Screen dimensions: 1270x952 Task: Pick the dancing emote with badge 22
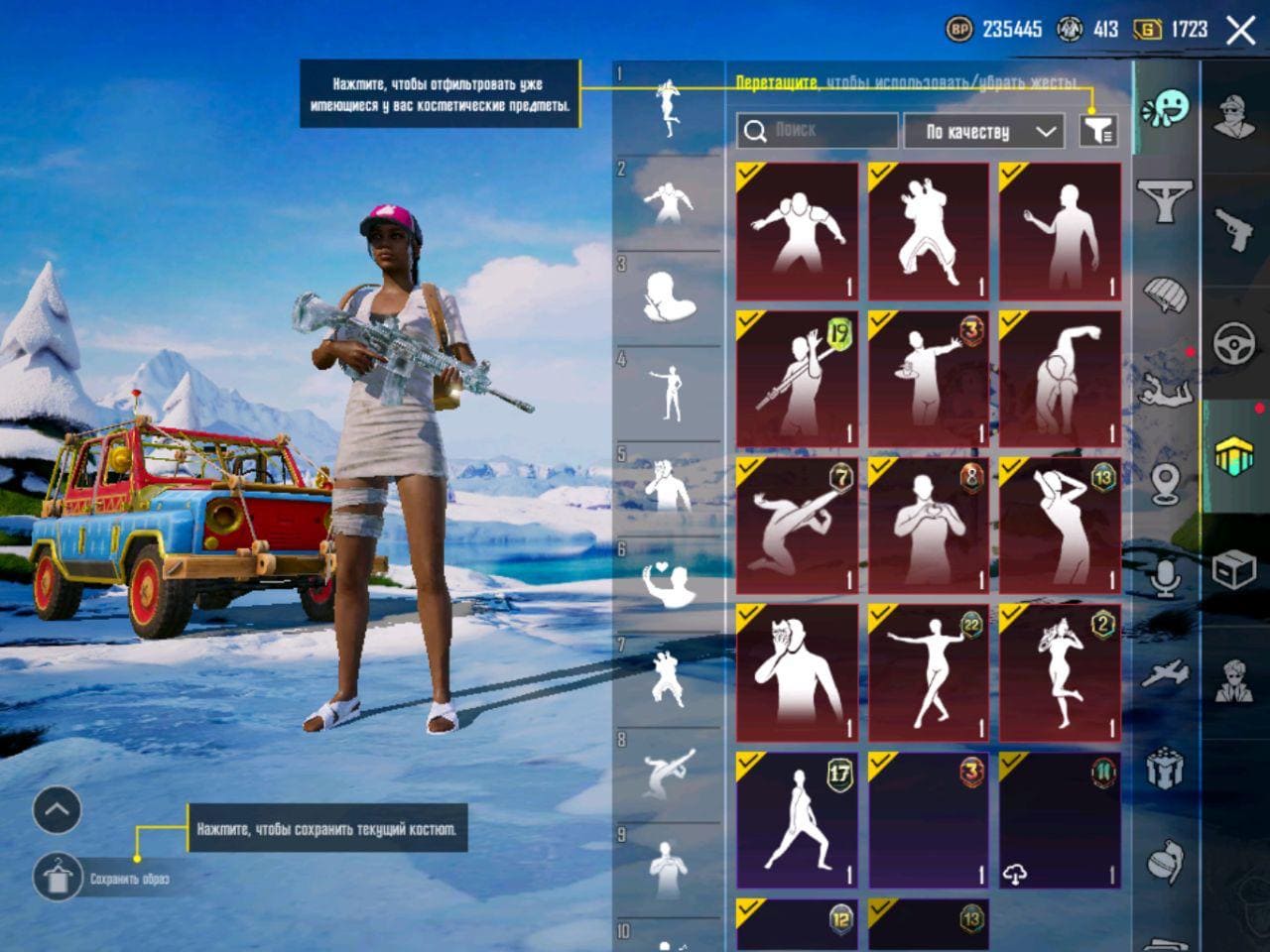tap(929, 672)
